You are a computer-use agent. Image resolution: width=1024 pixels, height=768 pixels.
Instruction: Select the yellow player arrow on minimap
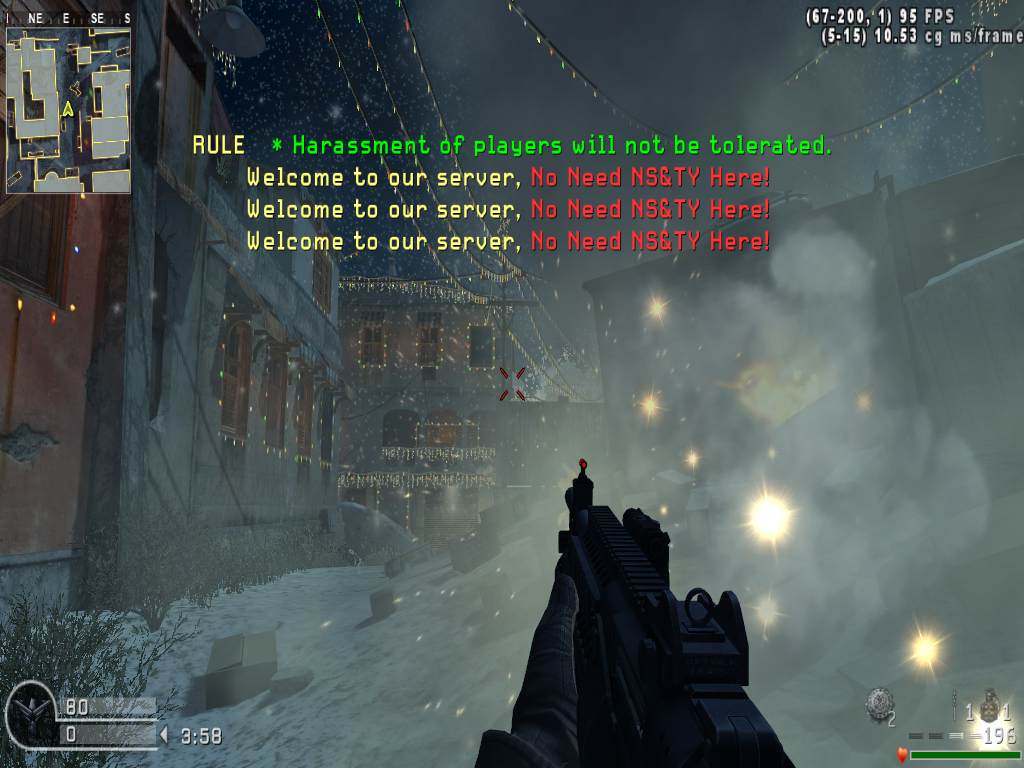(x=67, y=109)
